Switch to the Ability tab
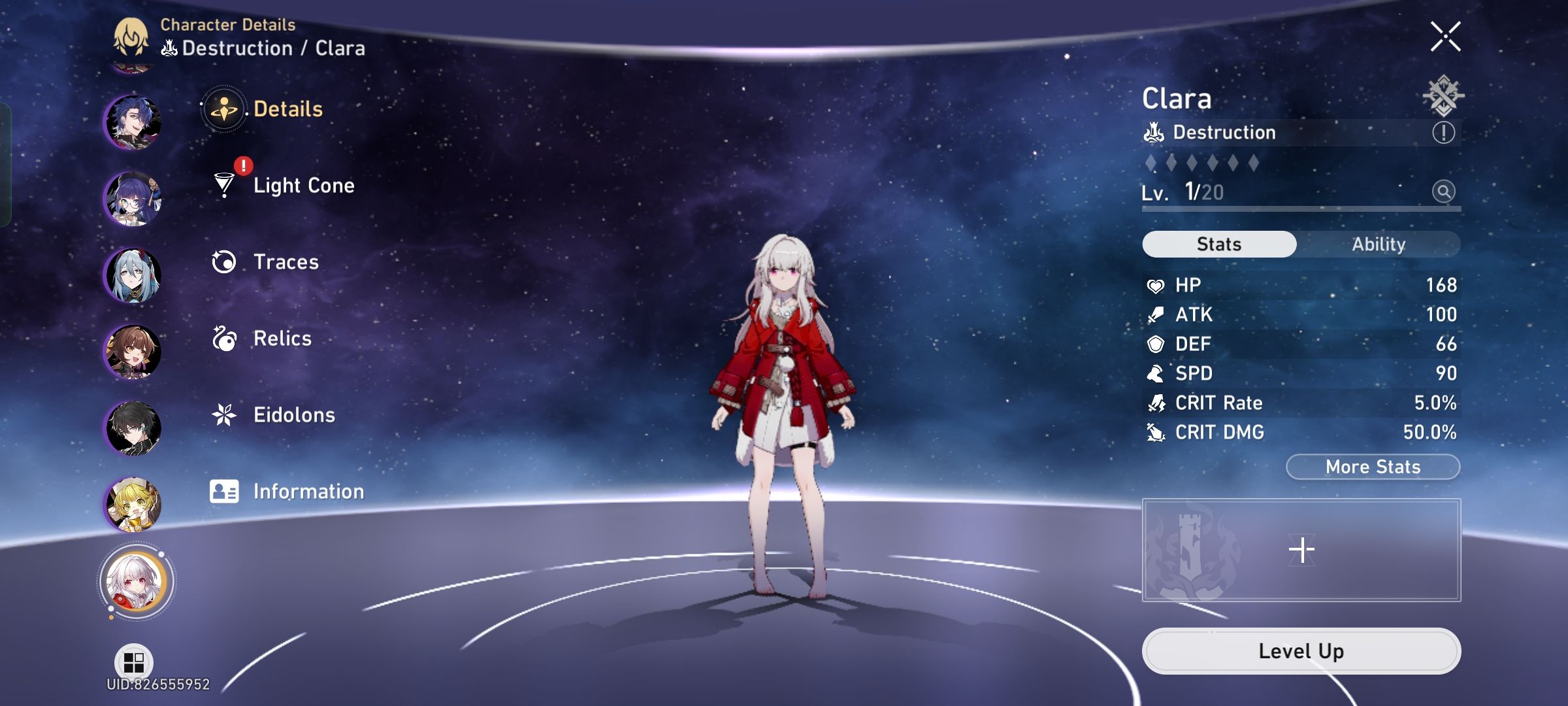The width and height of the screenshot is (1568, 706). (1379, 243)
